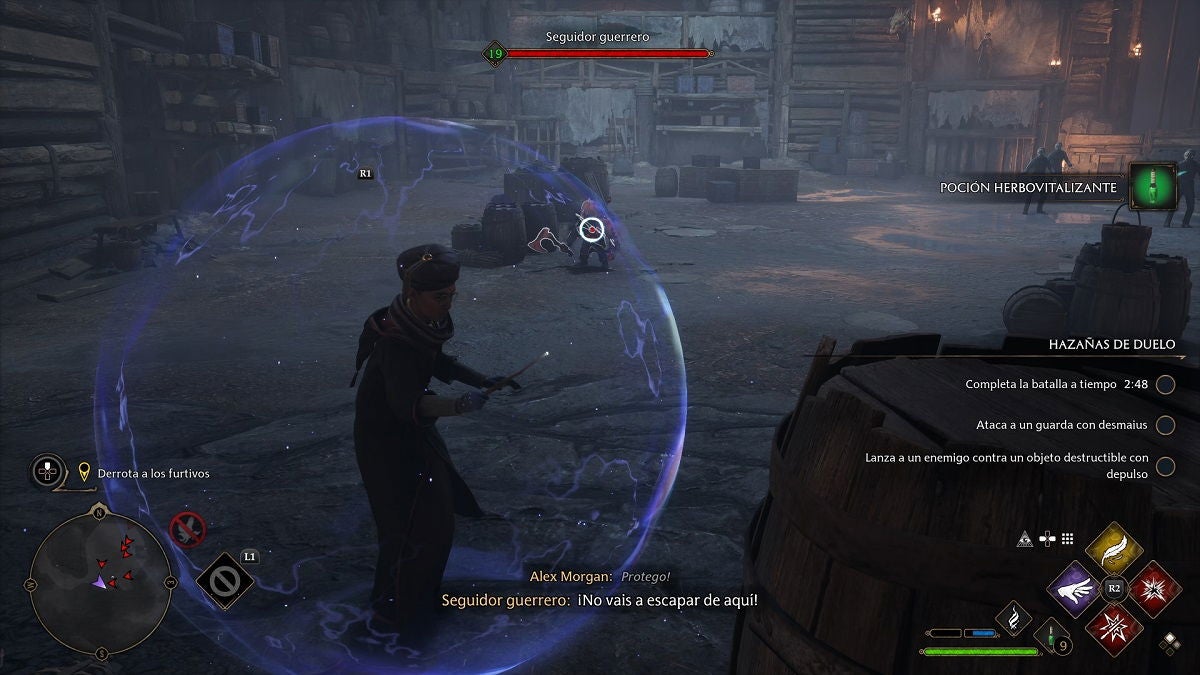Screen dimensions: 1200x675
Task: Click the white d-pad icon above the spells
Action: point(1047,538)
